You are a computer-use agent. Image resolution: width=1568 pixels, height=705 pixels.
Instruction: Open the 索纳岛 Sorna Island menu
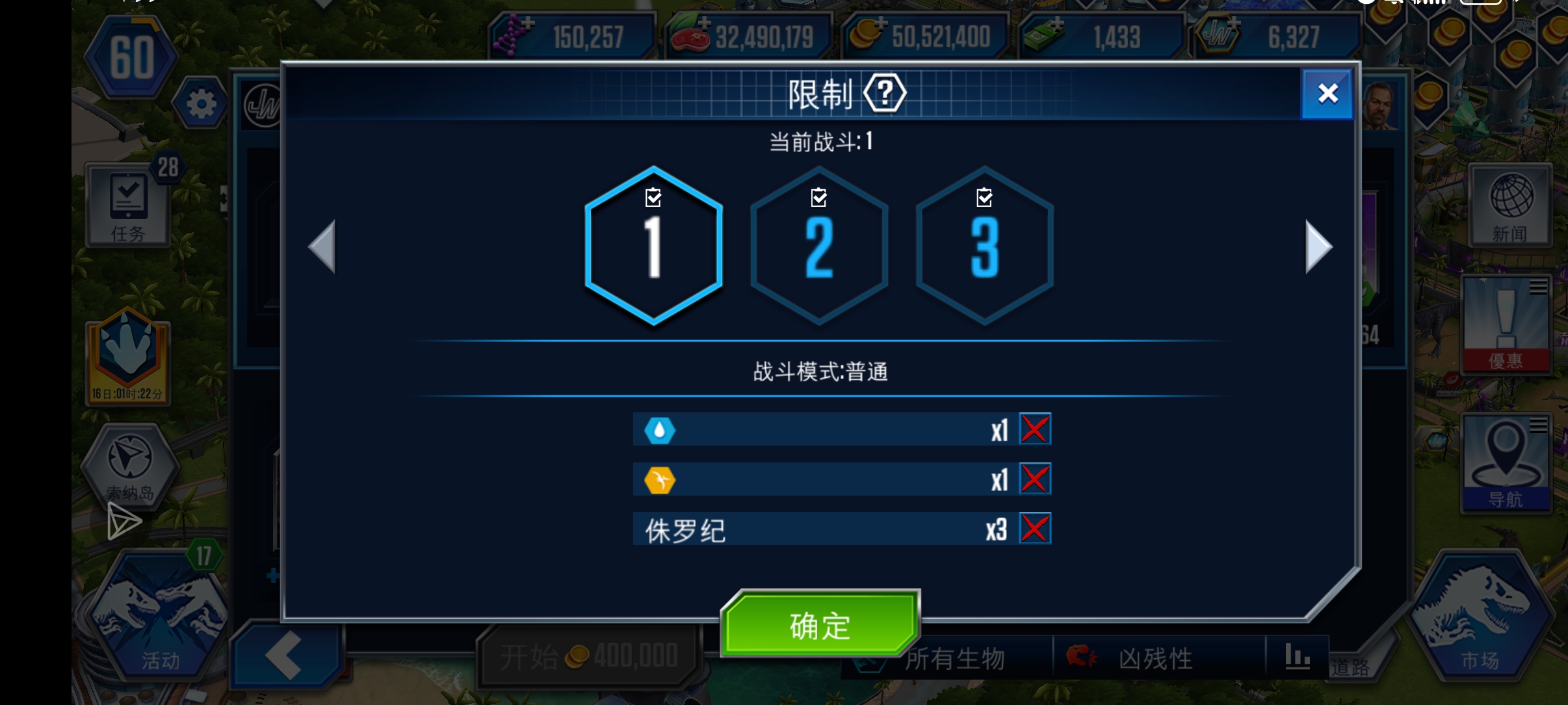128,468
